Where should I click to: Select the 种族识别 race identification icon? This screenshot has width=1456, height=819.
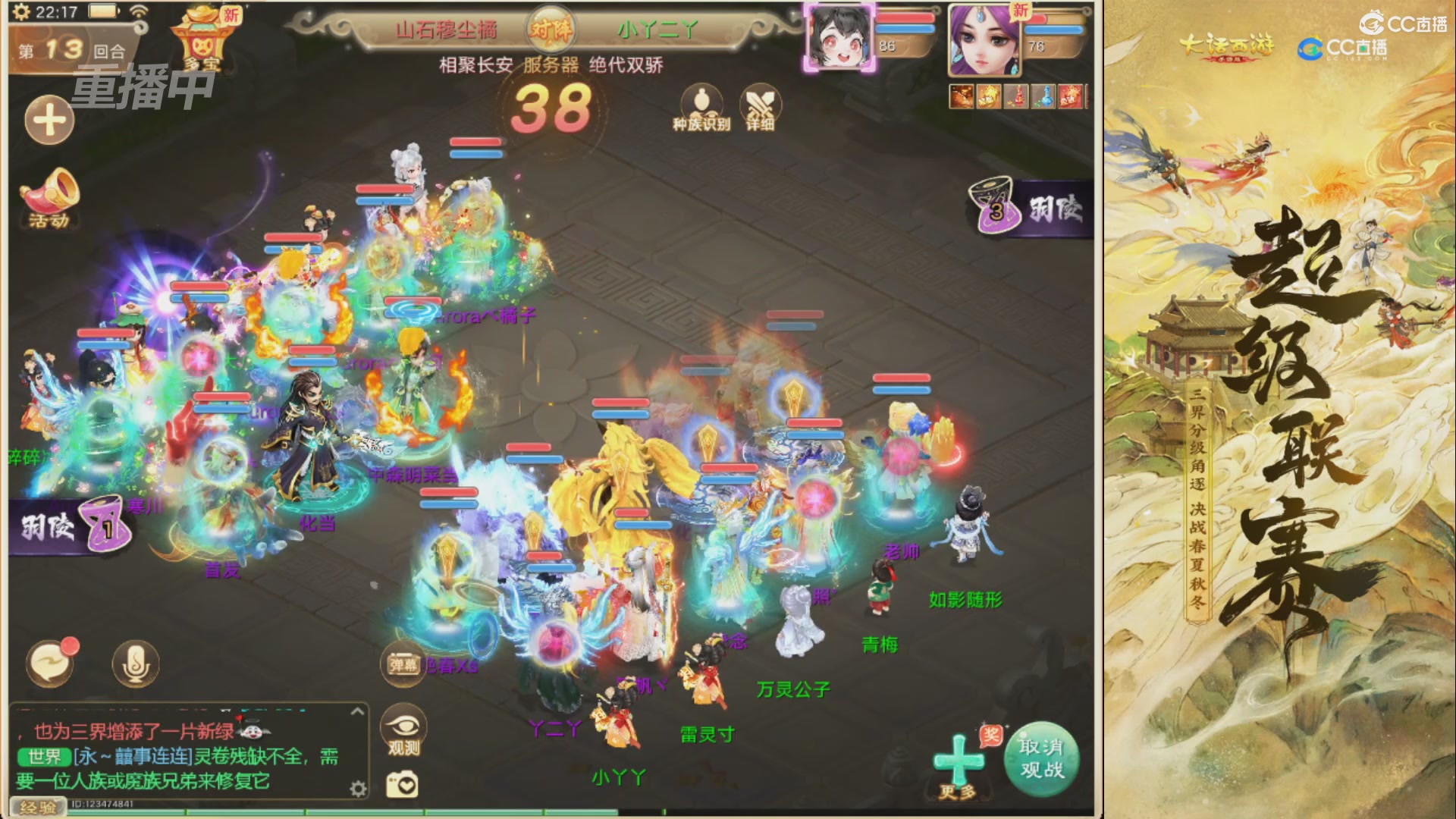tap(701, 99)
